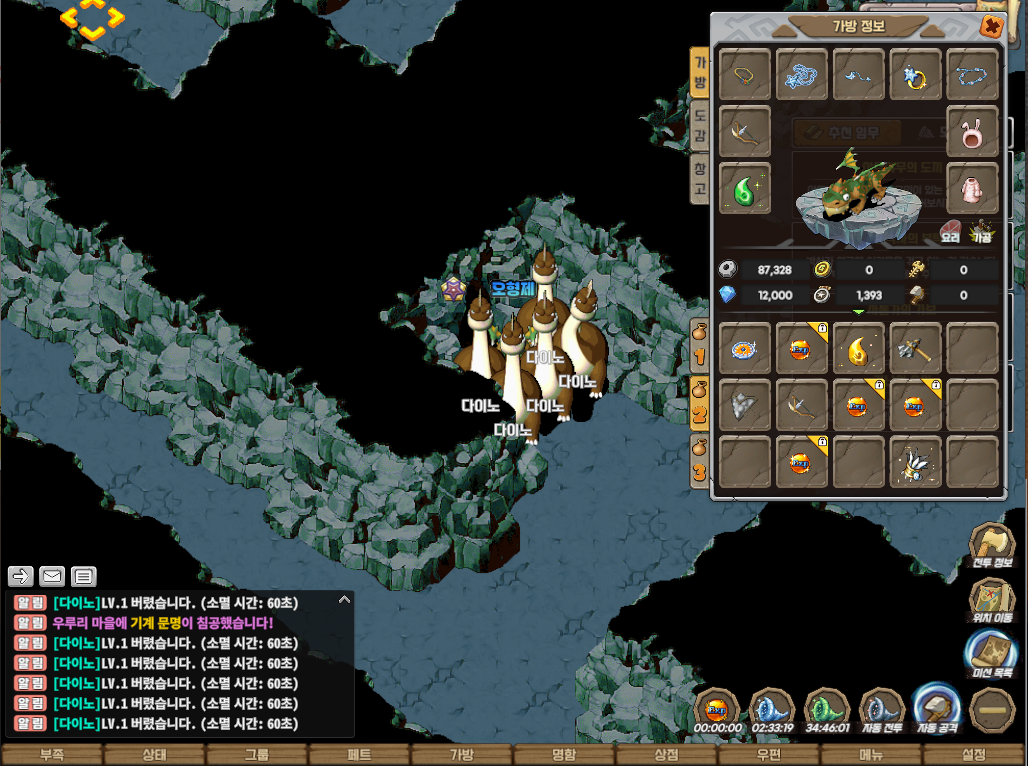
Task: Close the 가방 정보 bag window
Action: click(991, 27)
